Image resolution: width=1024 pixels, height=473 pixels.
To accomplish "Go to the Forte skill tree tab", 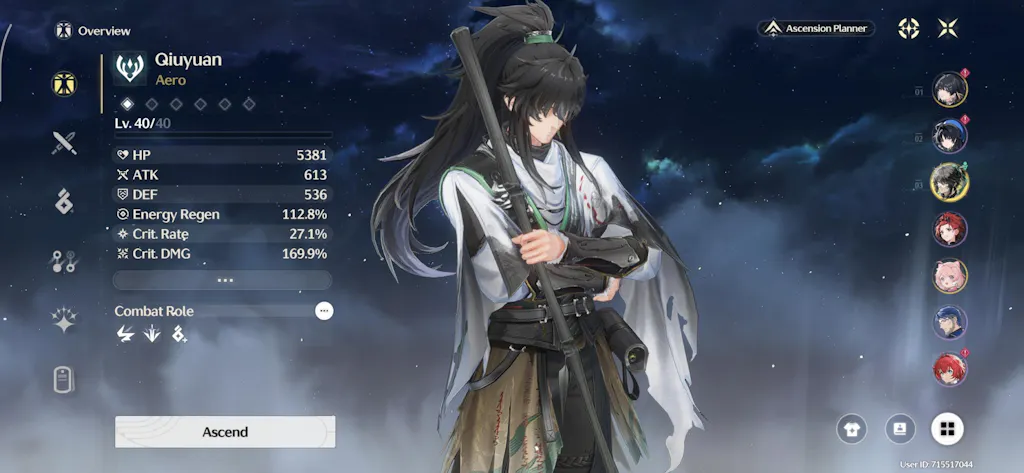I will click(x=64, y=261).
